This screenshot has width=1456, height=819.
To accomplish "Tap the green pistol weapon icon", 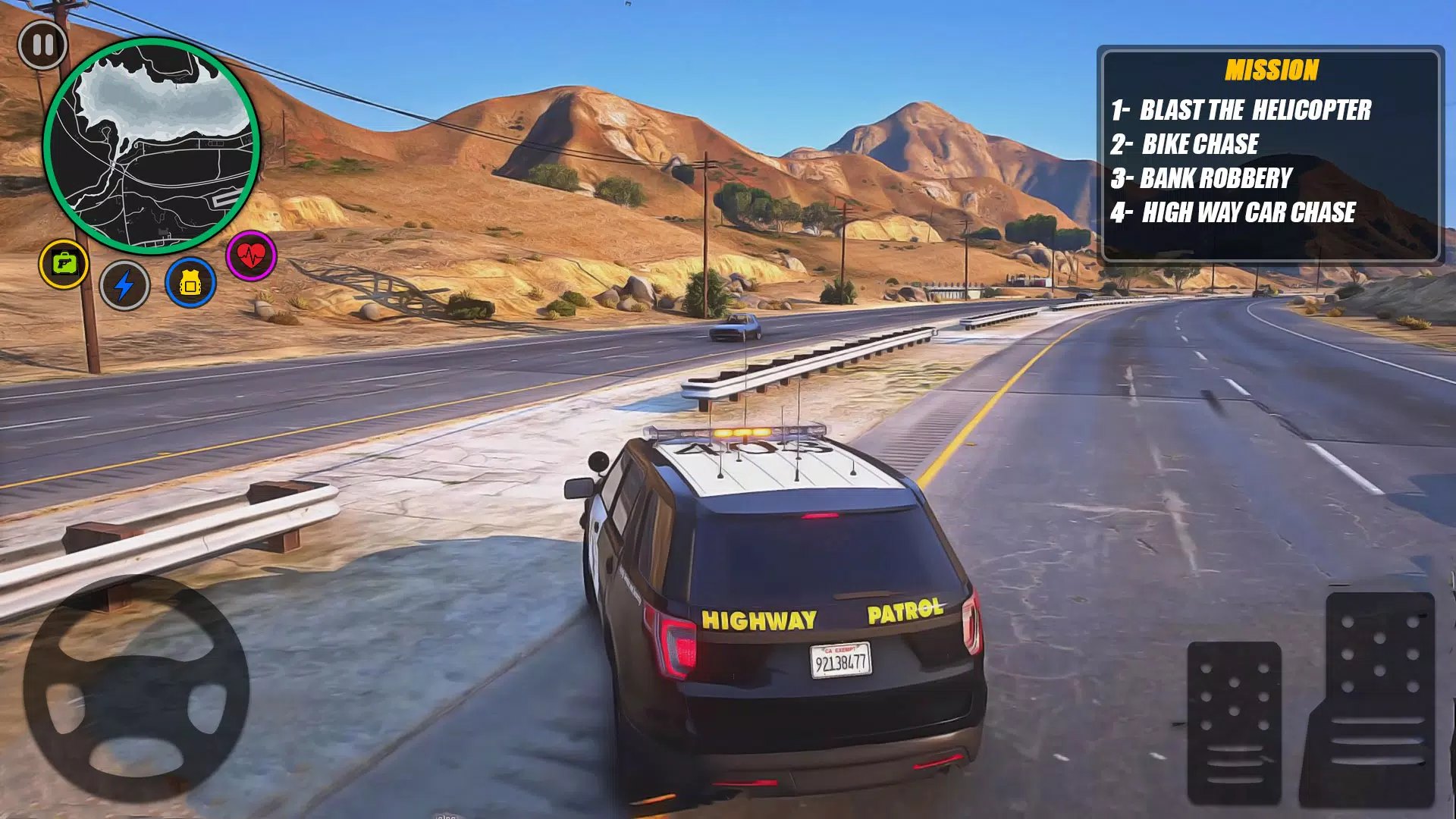I will click(x=64, y=264).
